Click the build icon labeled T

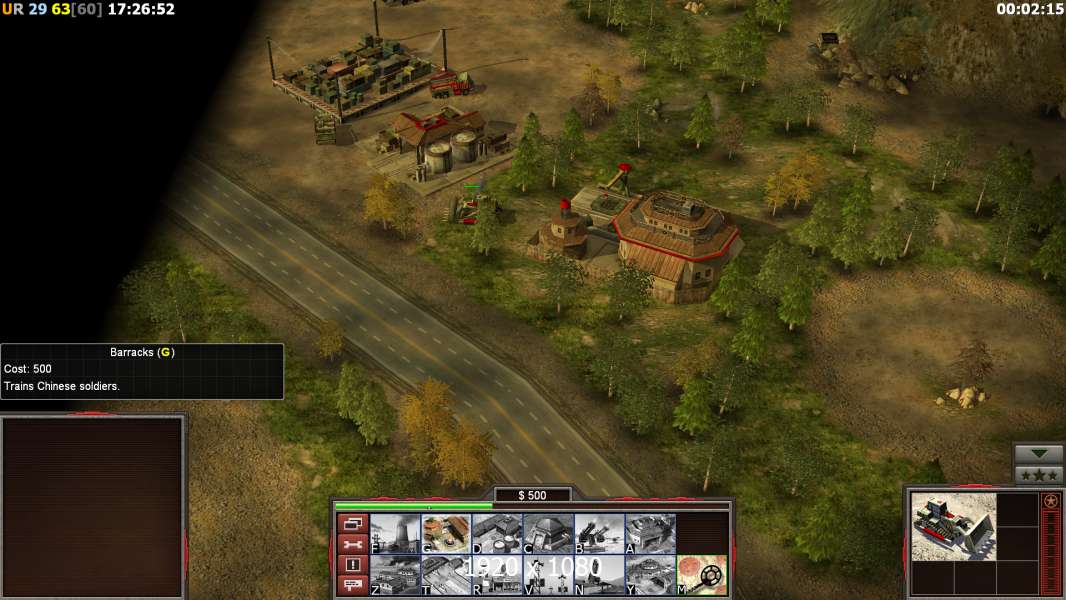coord(446,575)
